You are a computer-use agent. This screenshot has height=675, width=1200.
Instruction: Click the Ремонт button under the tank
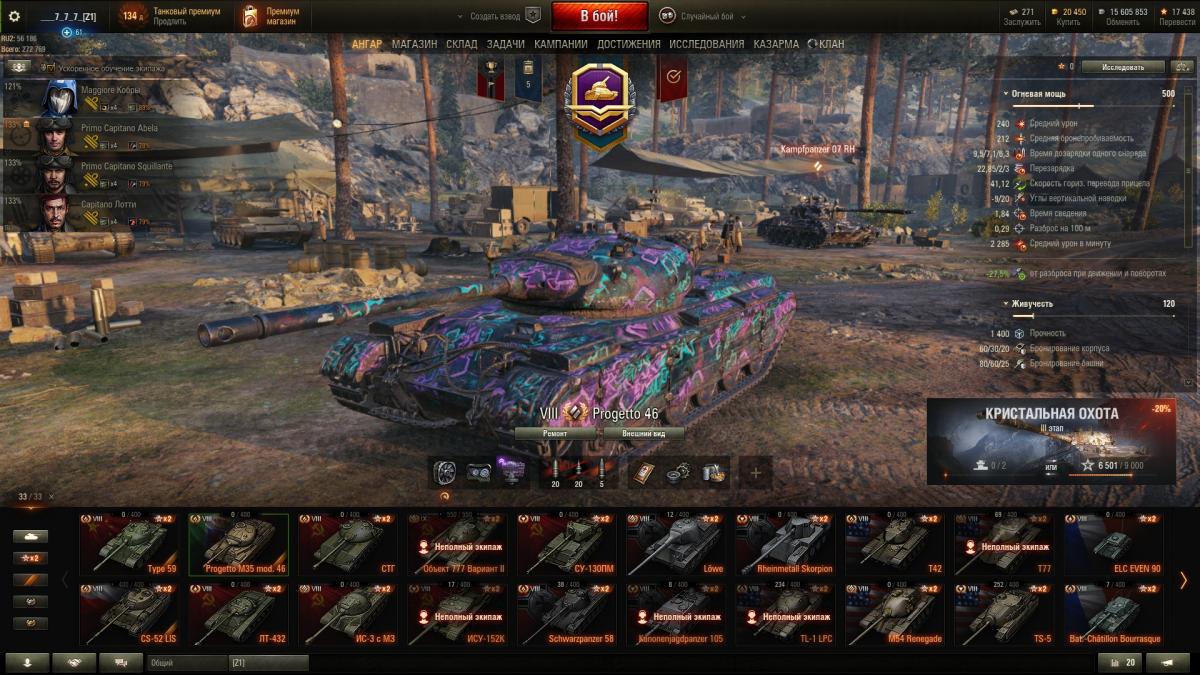click(556, 434)
